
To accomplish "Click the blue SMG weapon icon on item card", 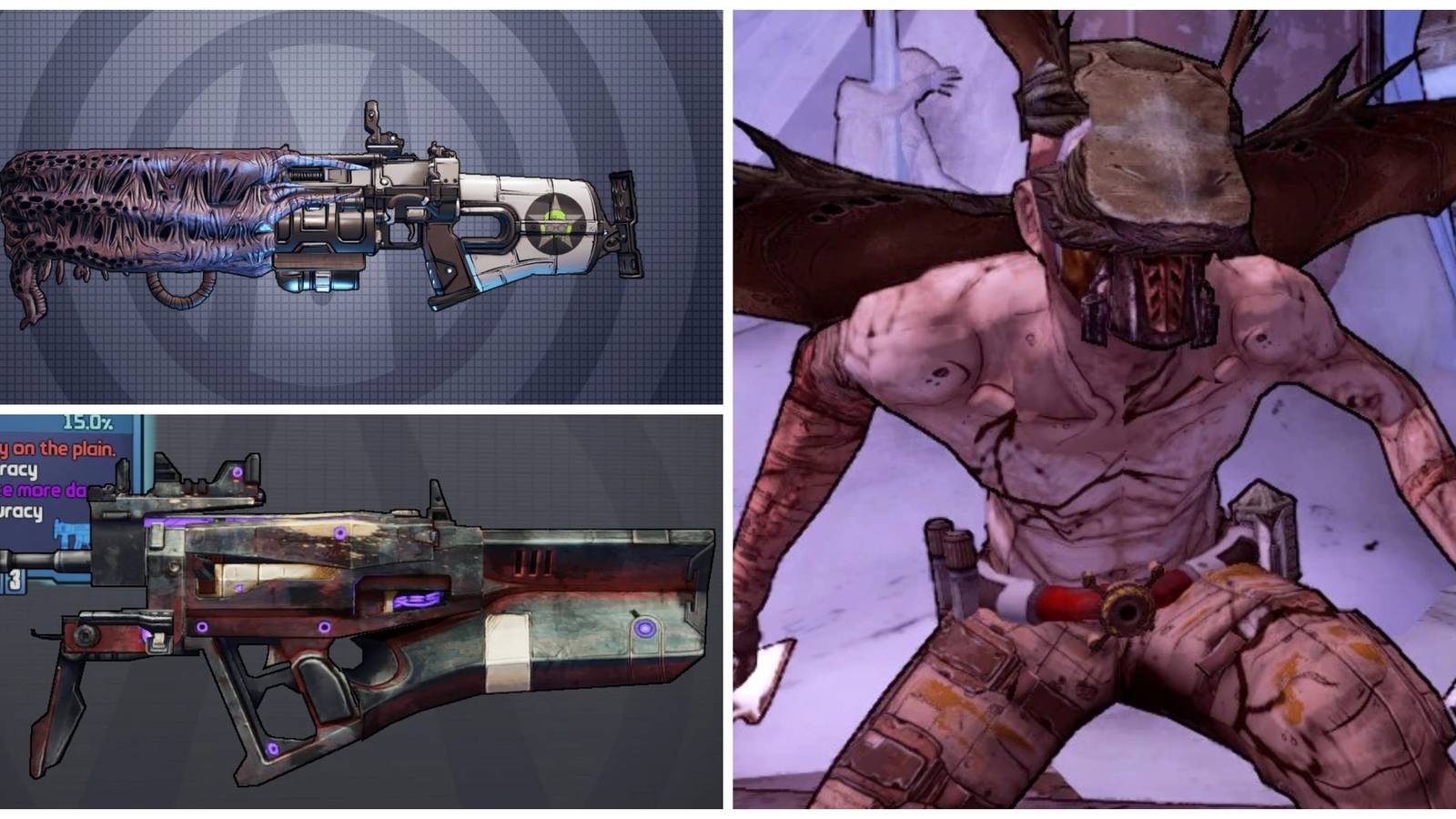I will (71, 532).
